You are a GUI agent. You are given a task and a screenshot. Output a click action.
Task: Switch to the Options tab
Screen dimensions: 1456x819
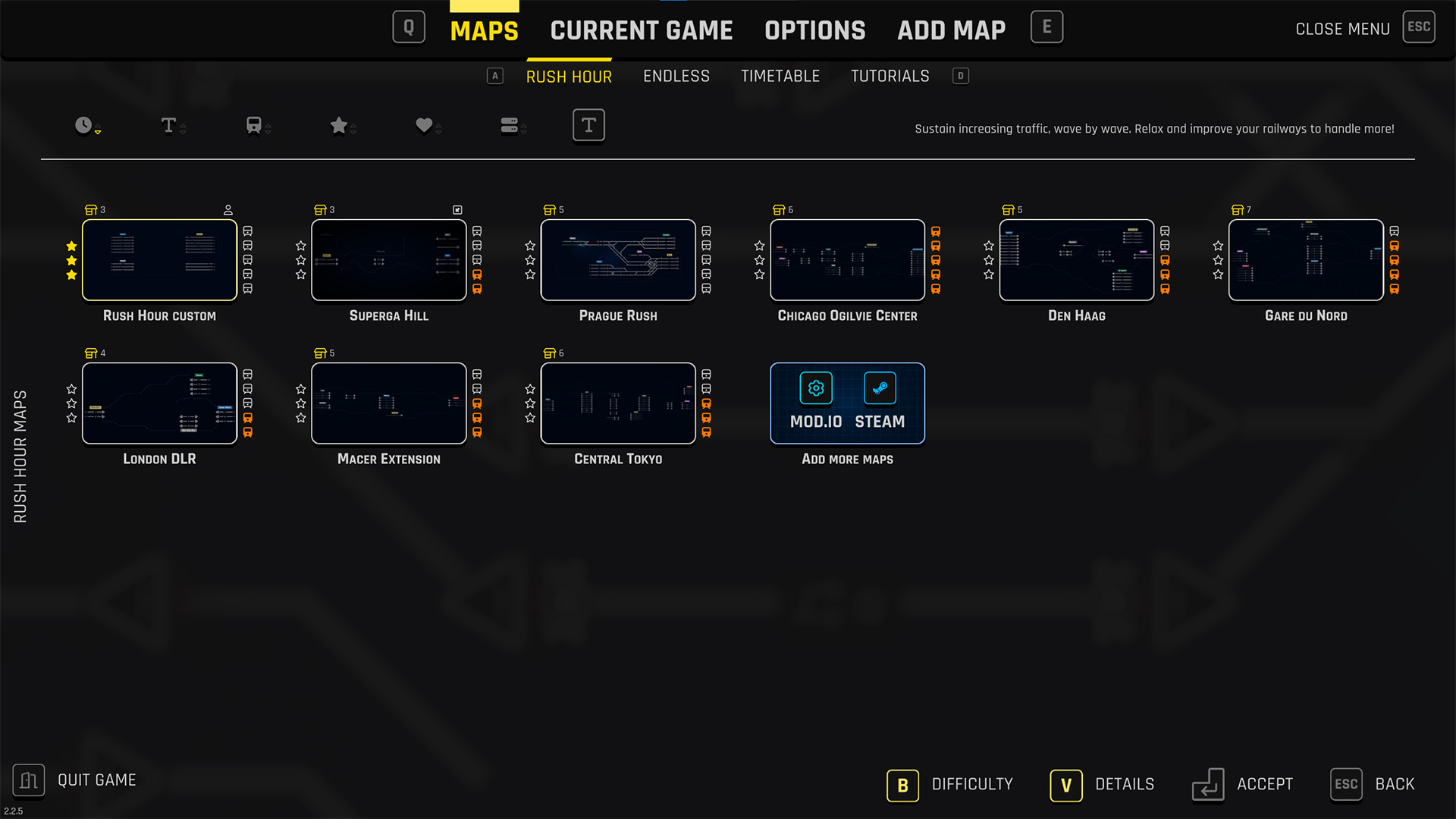pos(814,30)
